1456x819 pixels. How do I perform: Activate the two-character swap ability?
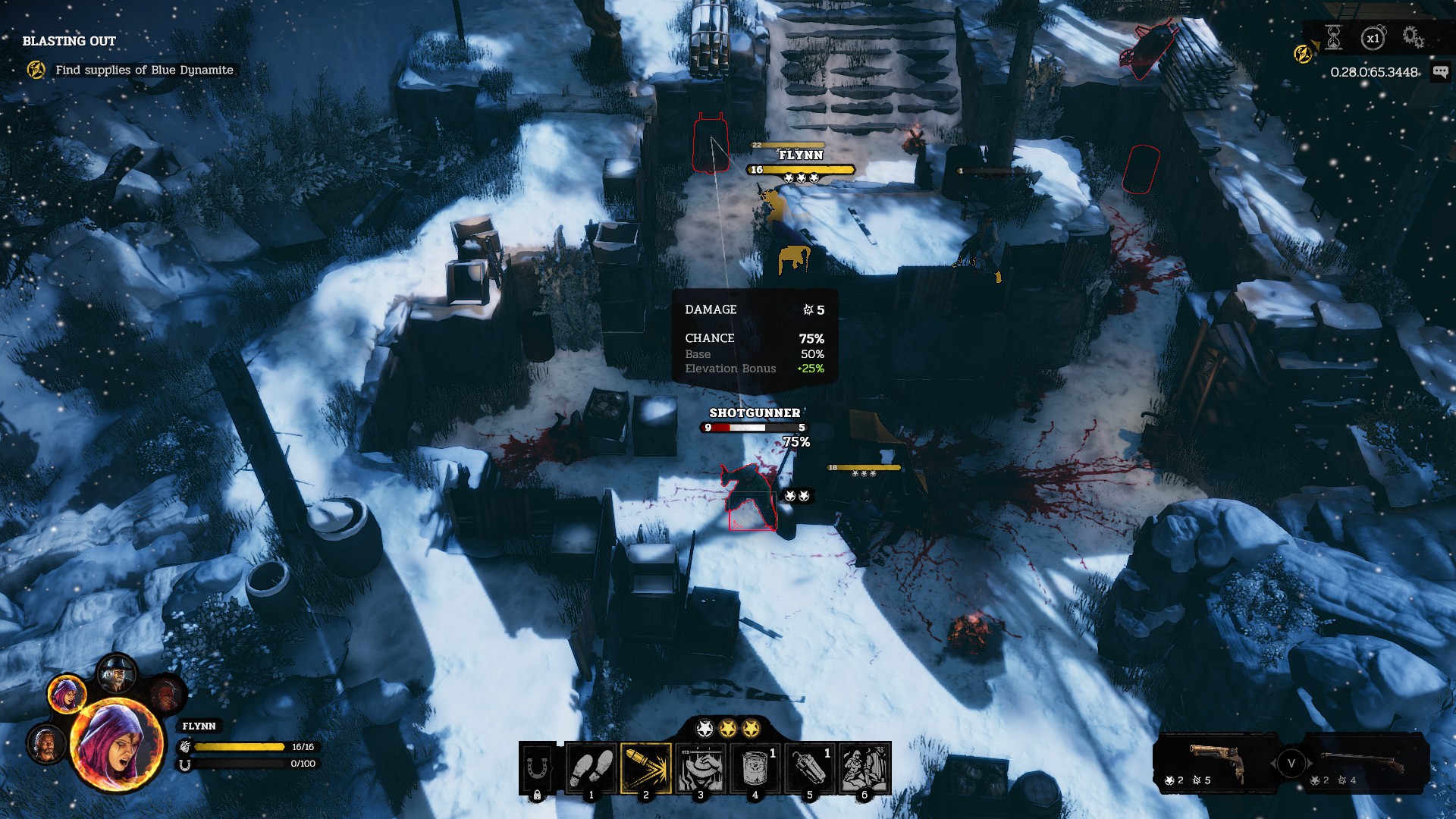coord(864,767)
